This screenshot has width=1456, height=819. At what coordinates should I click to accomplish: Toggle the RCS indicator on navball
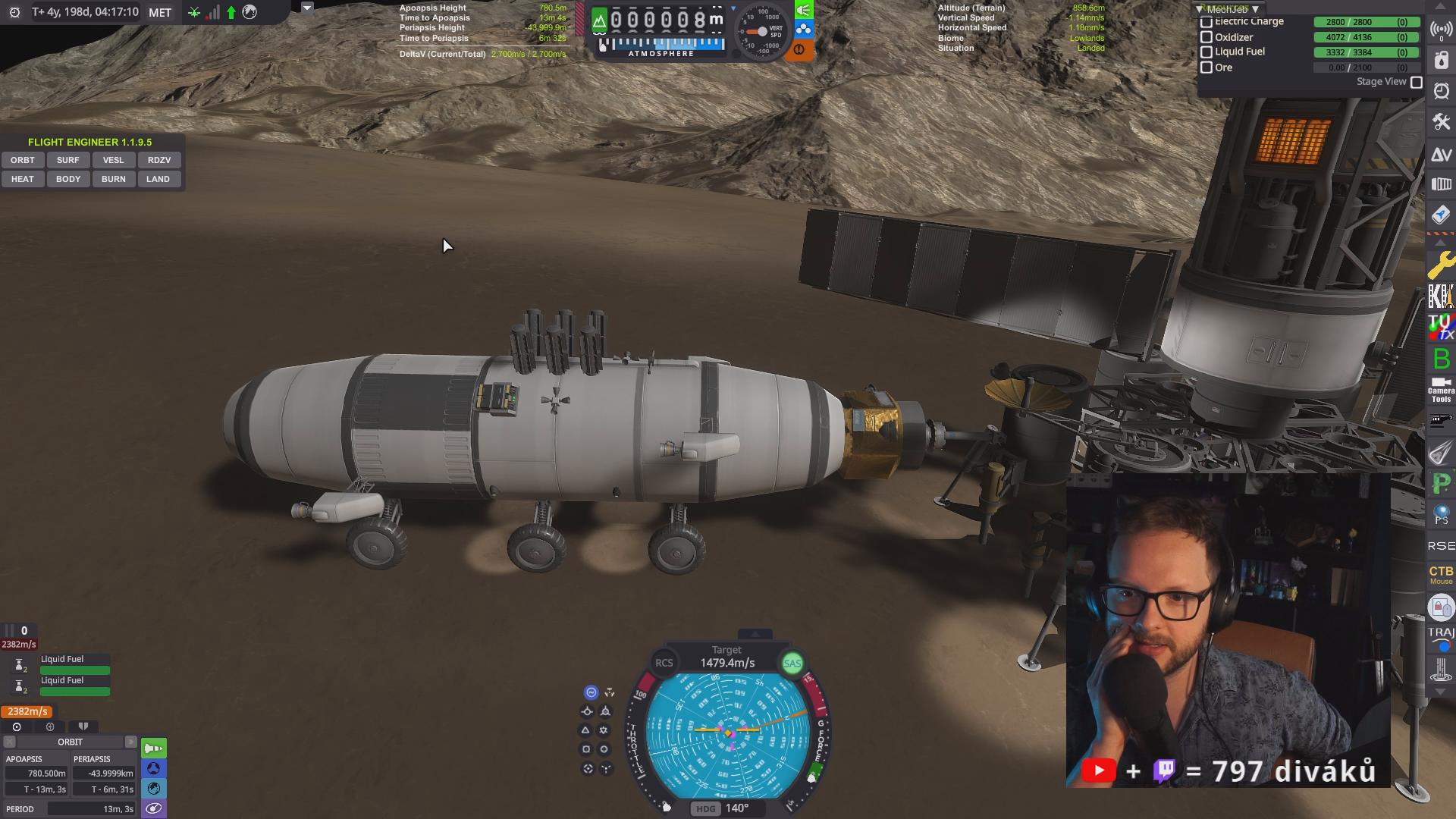664,663
